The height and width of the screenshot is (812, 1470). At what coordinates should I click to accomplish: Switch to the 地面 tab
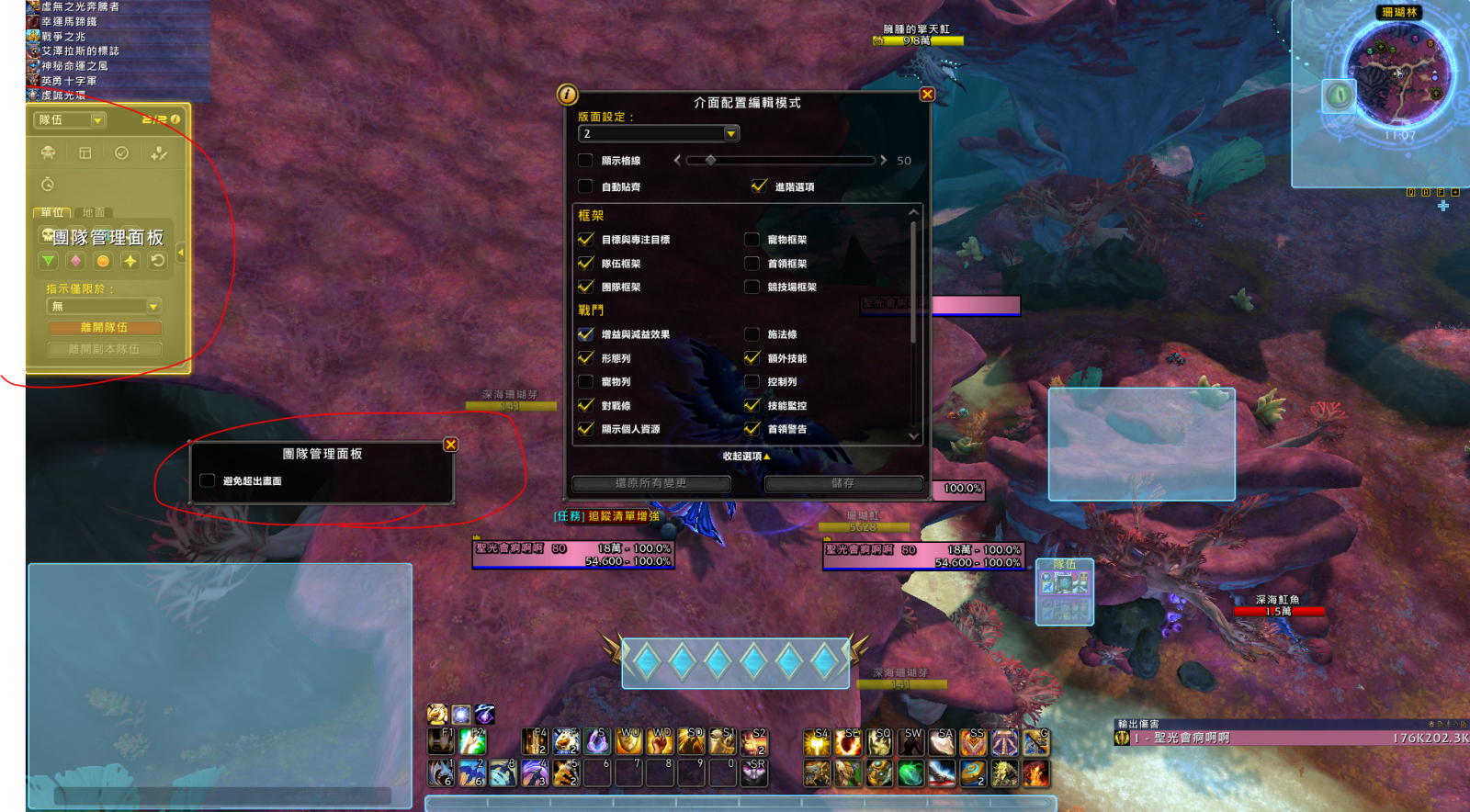[94, 212]
